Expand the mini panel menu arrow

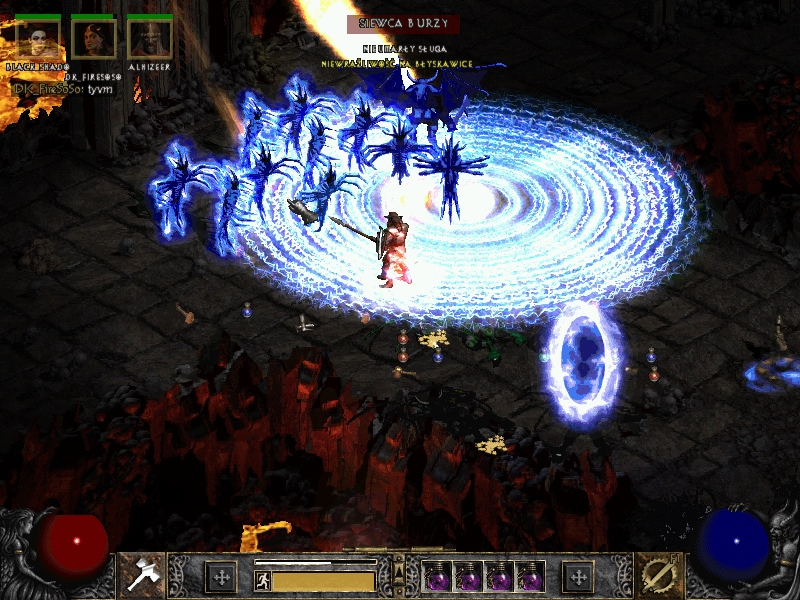(399, 566)
